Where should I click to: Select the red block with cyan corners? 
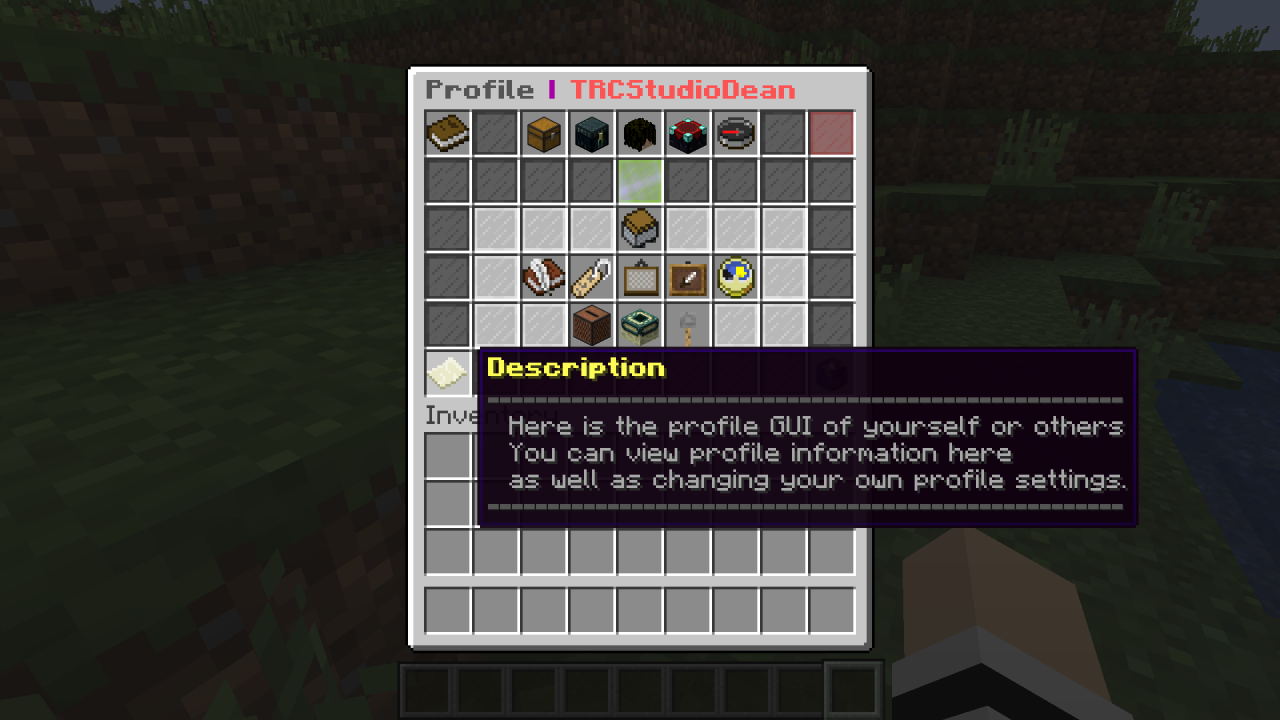tap(687, 134)
